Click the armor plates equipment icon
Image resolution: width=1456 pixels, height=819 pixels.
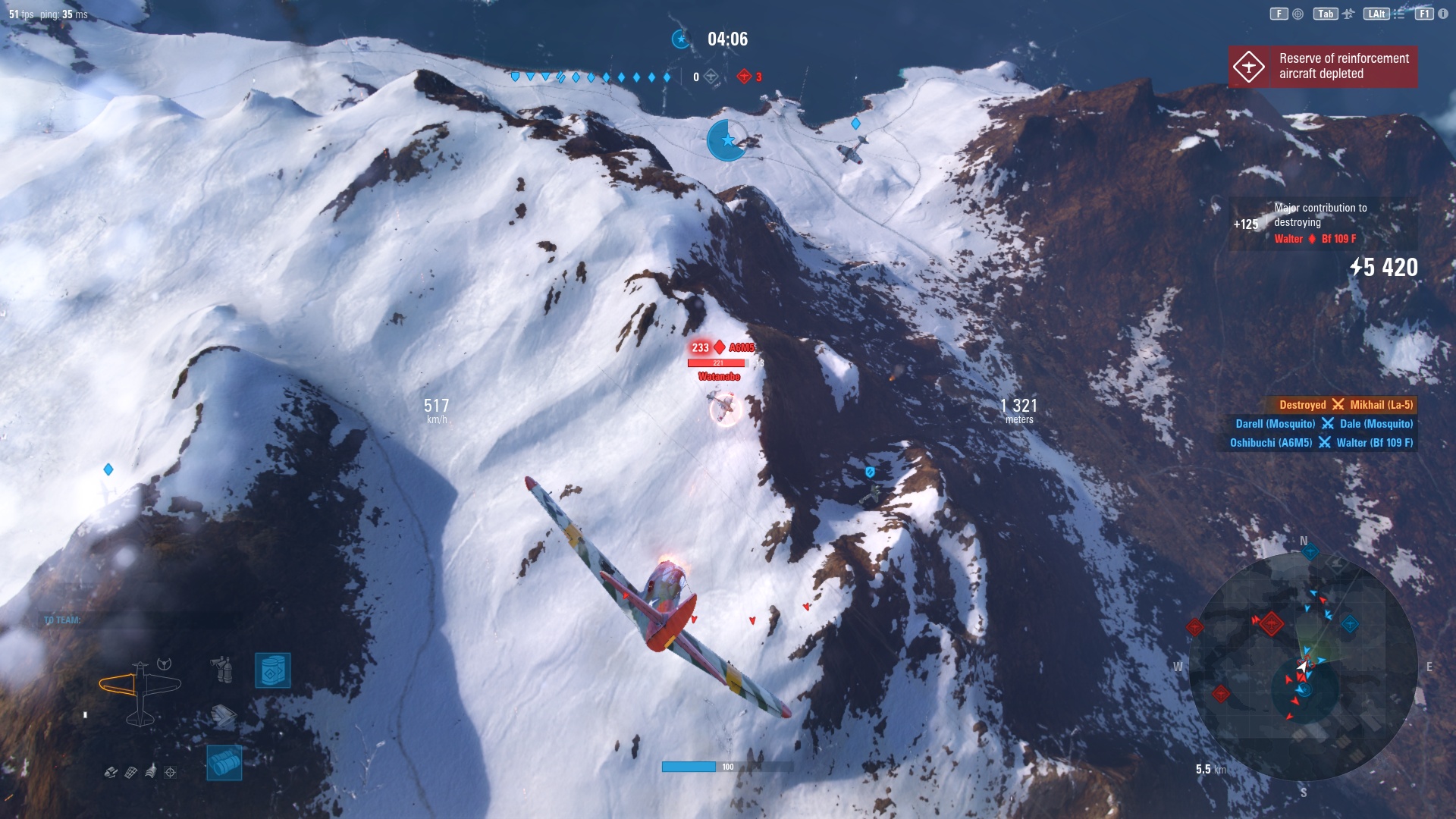coord(224,716)
